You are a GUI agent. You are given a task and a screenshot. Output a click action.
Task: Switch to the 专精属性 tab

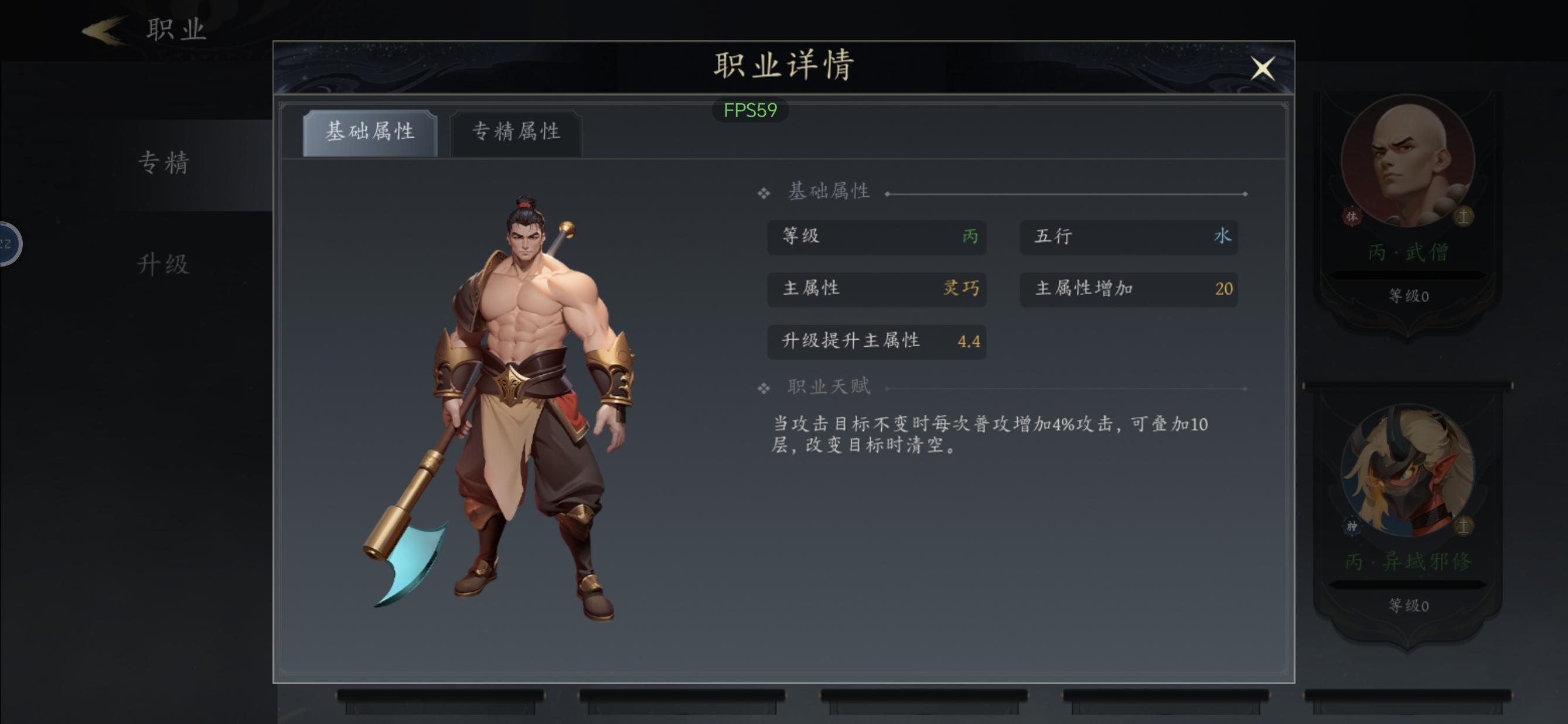click(x=516, y=132)
